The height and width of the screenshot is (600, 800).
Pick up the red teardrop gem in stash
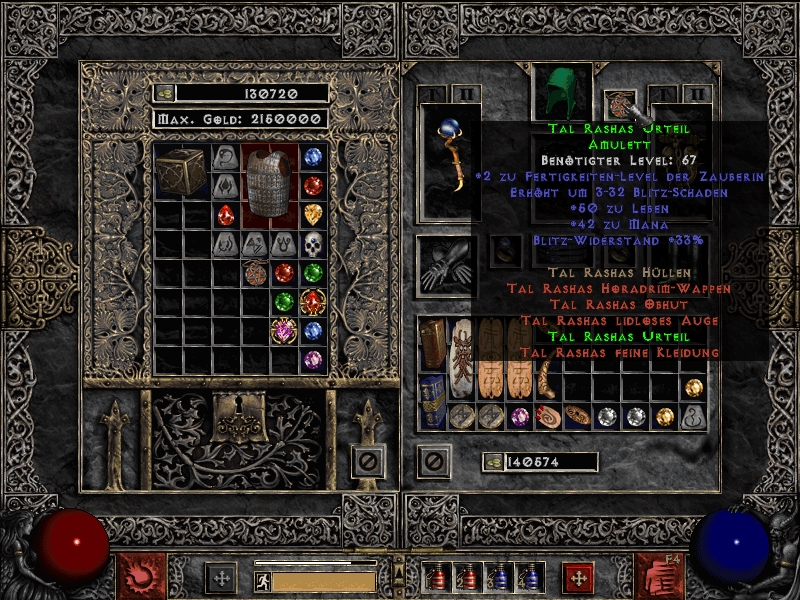pyautogui.click(x=226, y=214)
